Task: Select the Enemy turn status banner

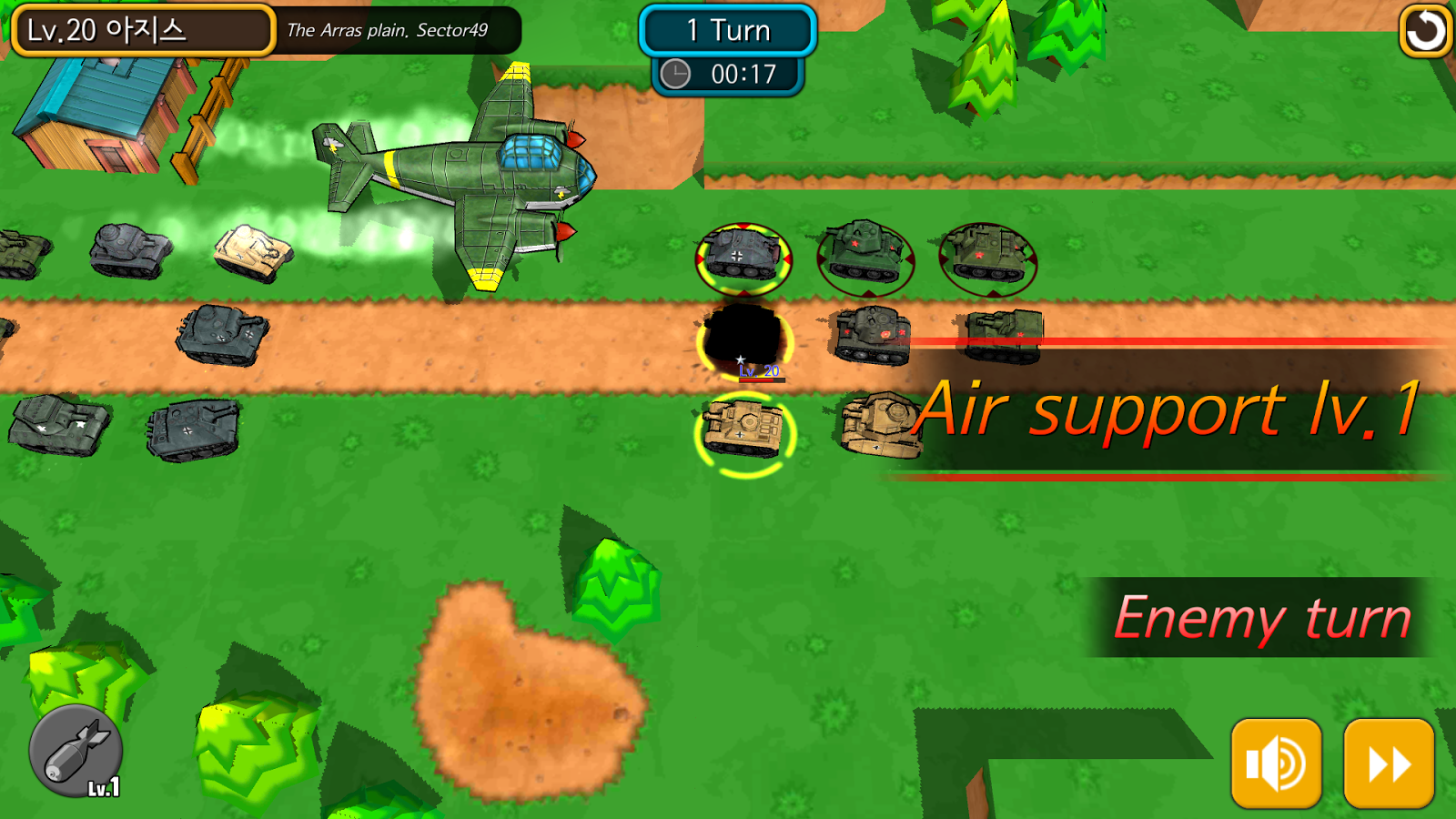Action: [x=1263, y=617]
